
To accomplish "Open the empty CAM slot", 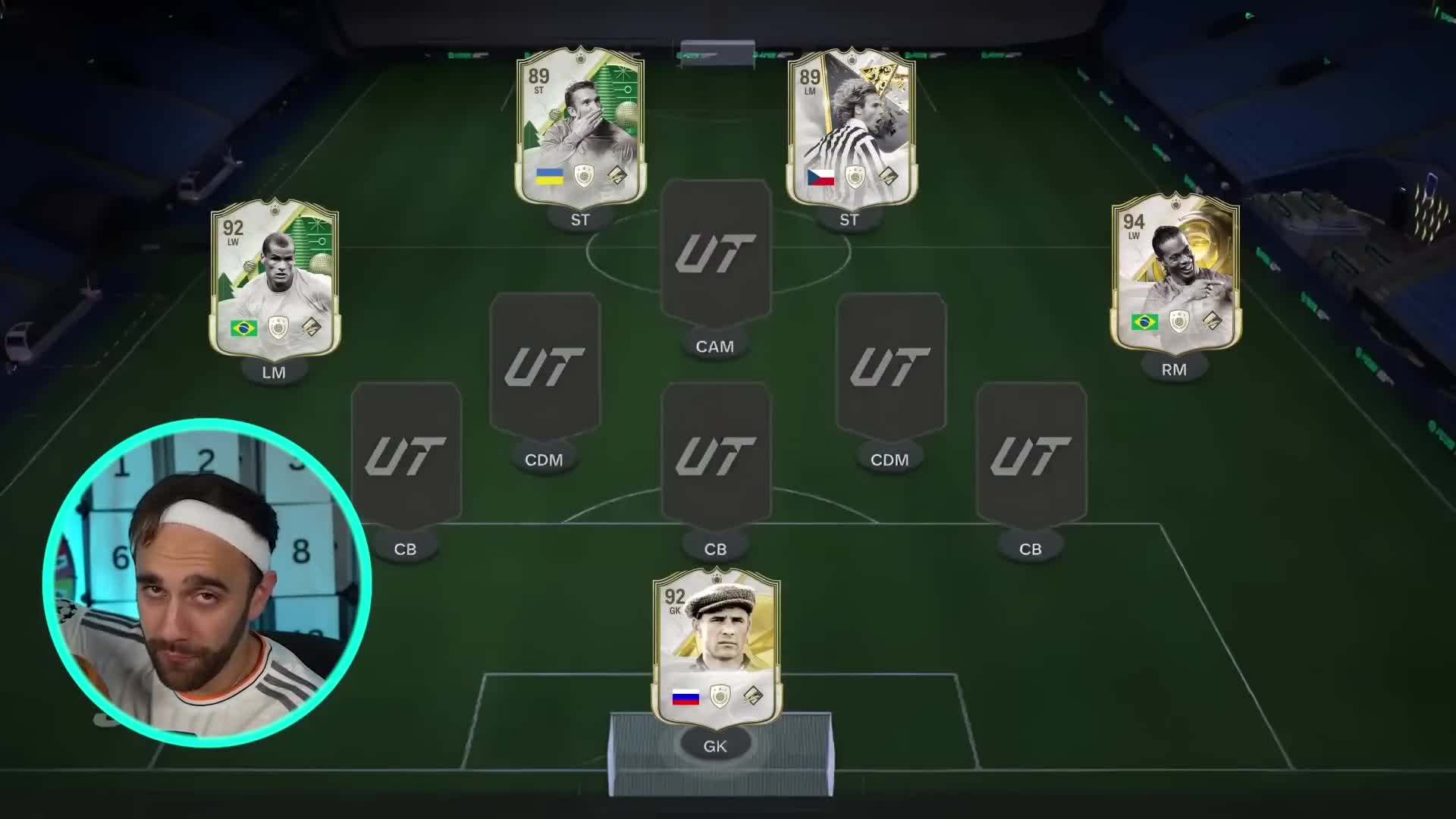I will click(715, 250).
